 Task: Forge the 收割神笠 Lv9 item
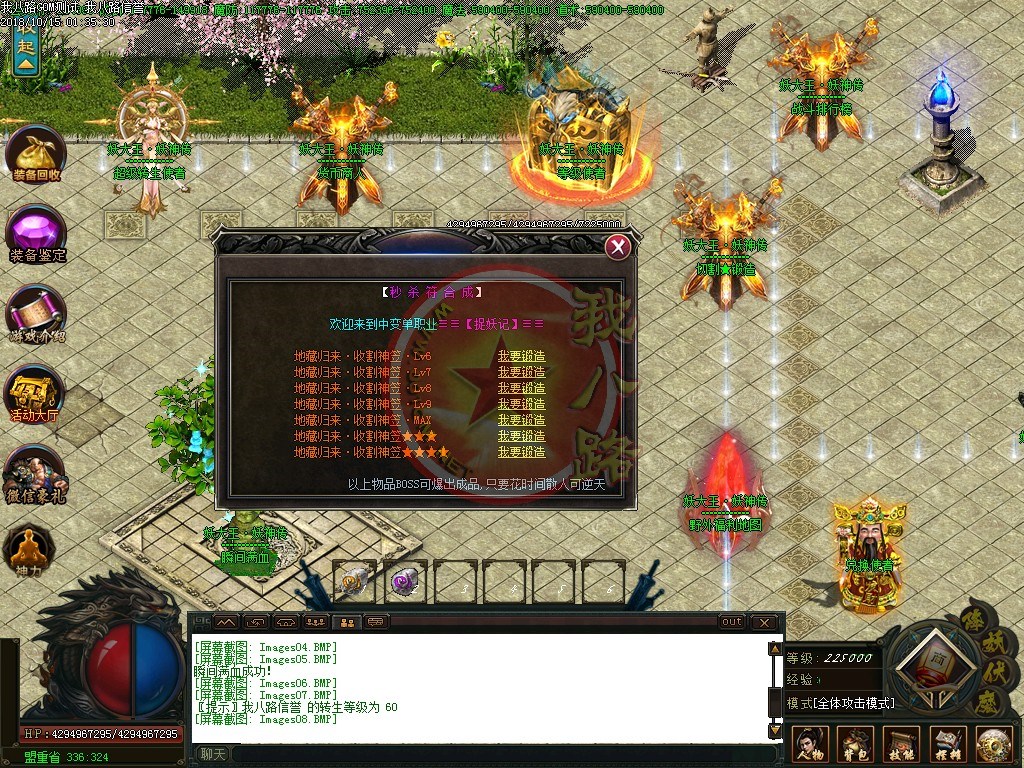[x=521, y=404]
